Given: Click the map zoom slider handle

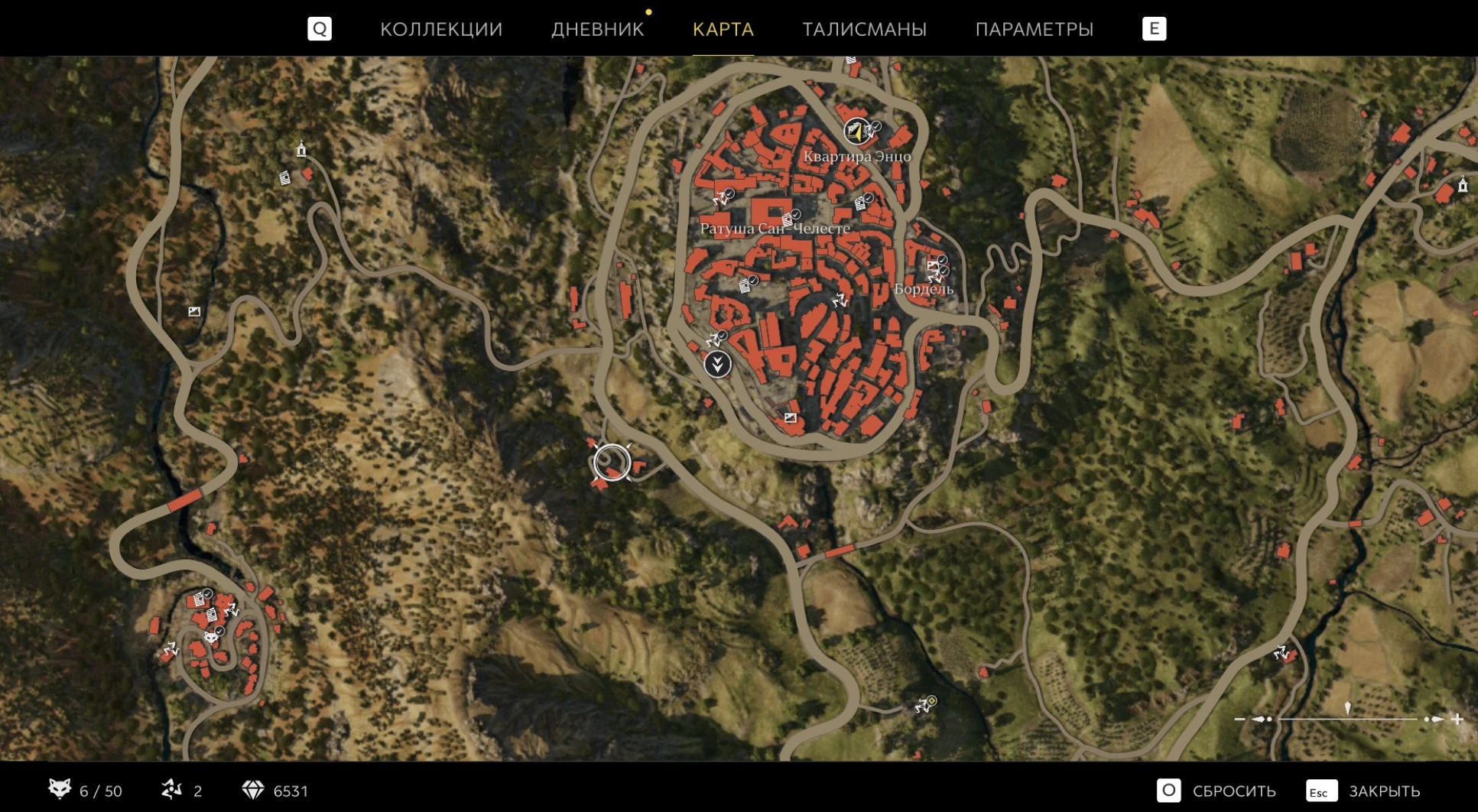Looking at the screenshot, I should 1347,709.
